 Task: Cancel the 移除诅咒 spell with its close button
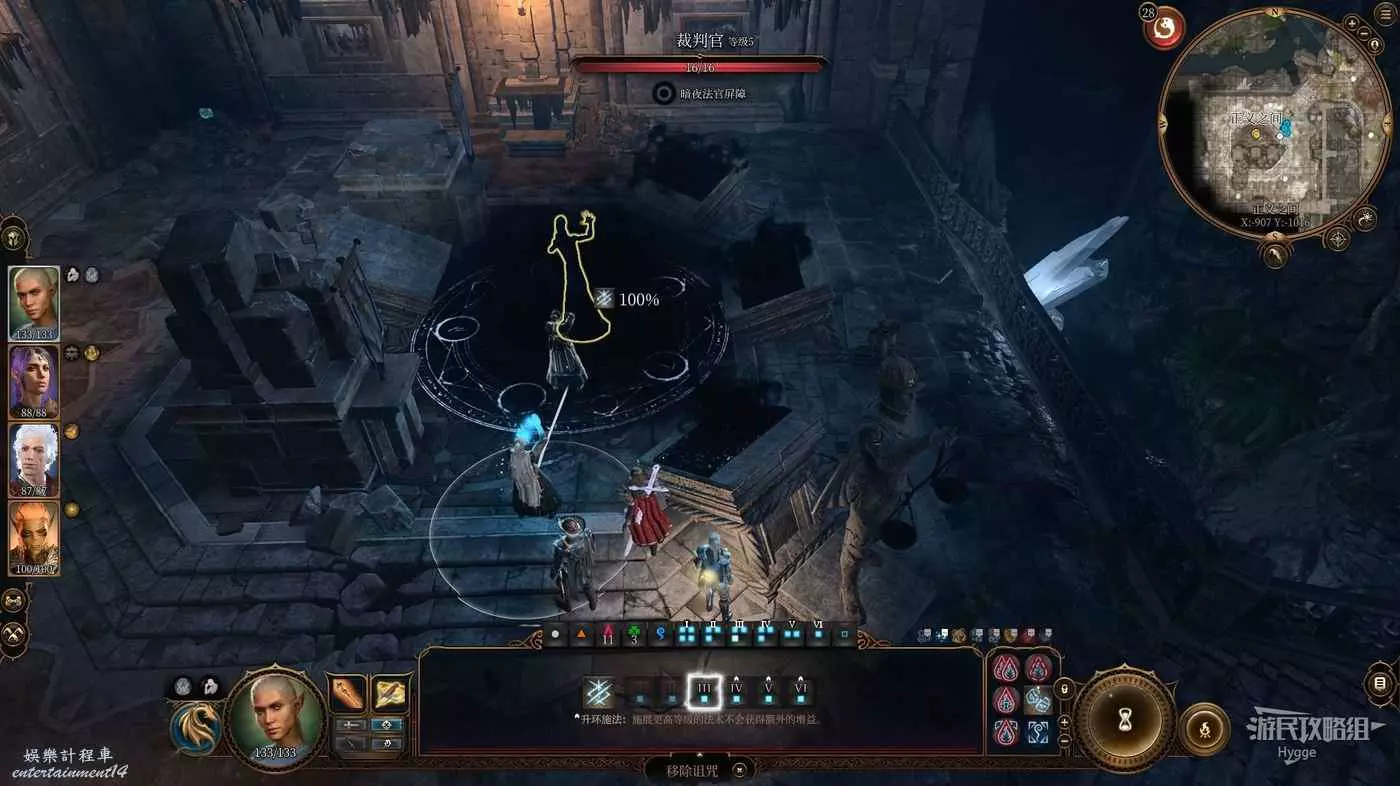click(x=739, y=770)
